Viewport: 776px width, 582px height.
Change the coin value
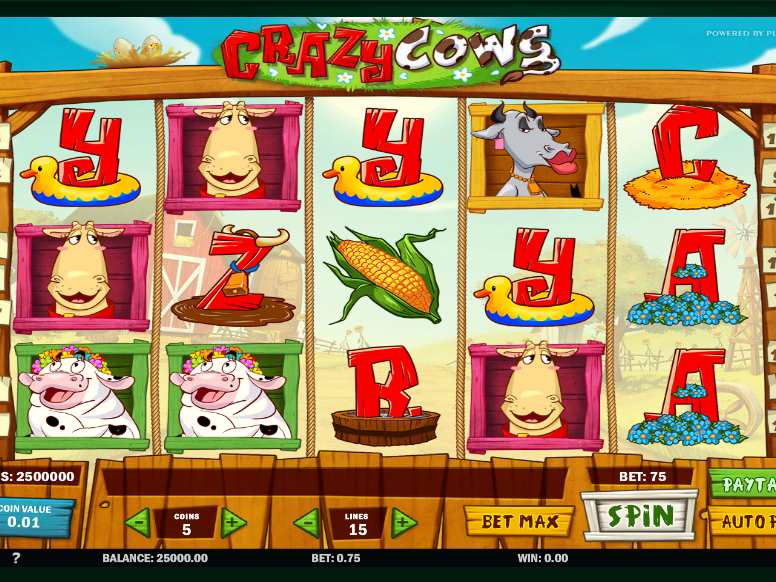35,516
